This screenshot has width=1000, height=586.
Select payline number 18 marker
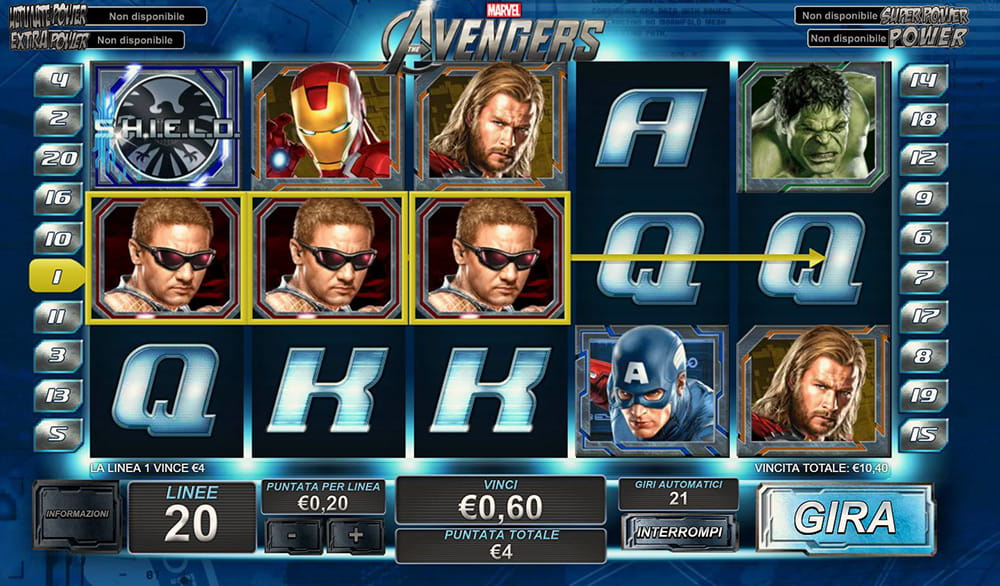923,119
